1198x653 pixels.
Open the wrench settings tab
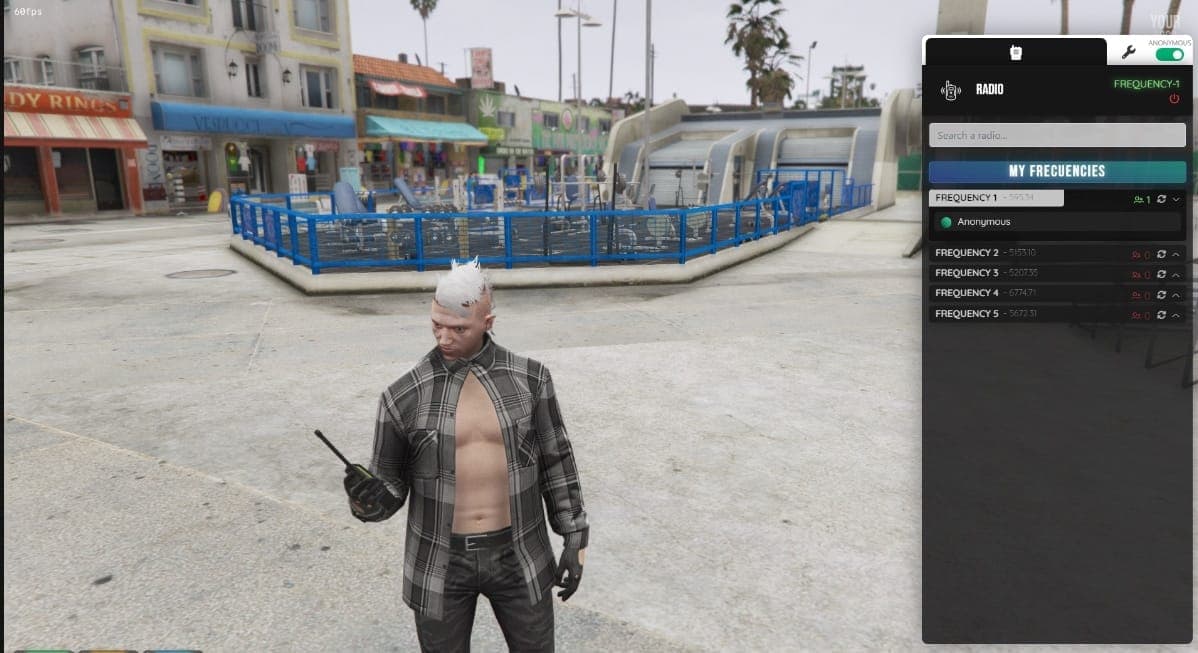point(1129,52)
